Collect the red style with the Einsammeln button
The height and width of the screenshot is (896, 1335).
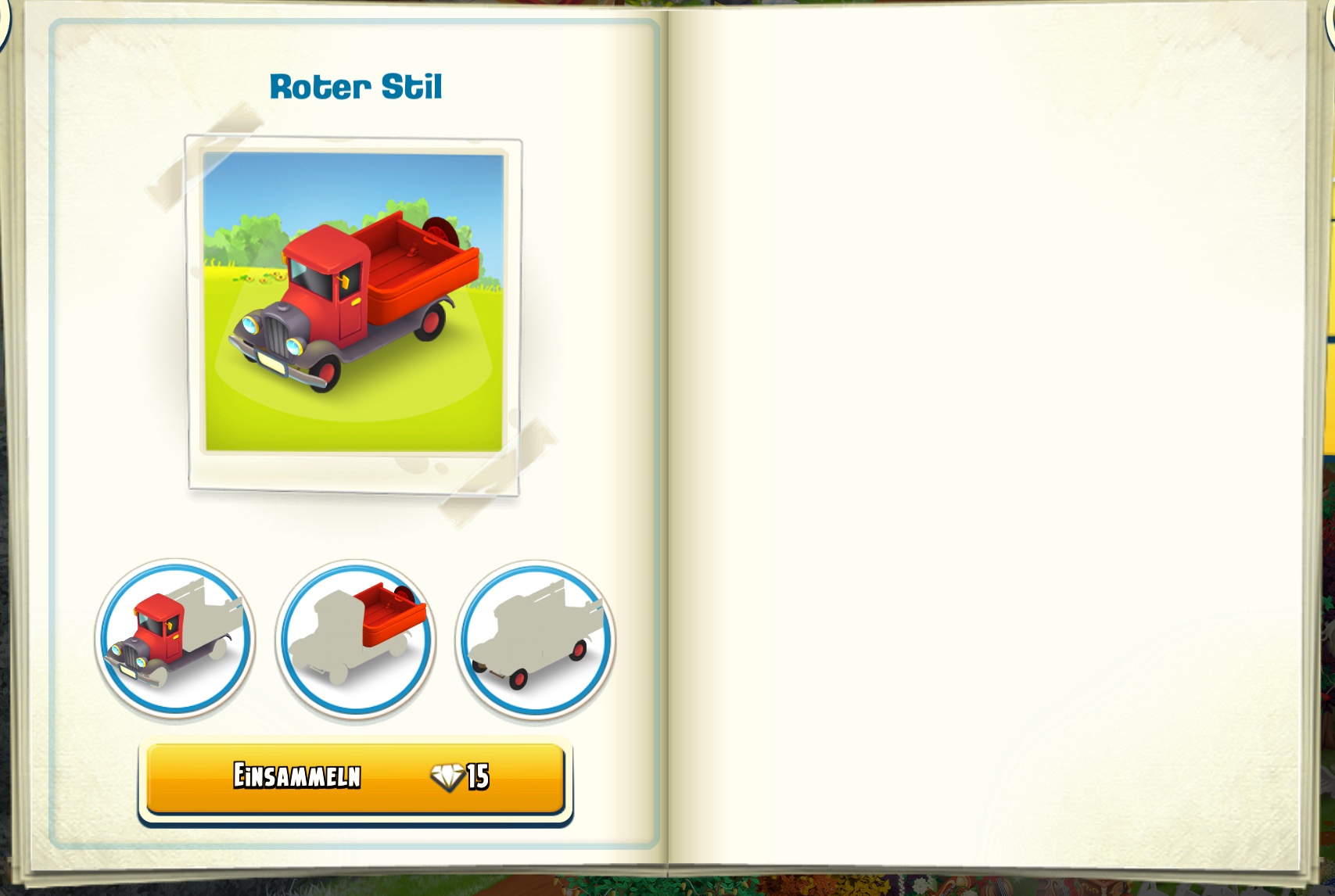coord(355,778)
